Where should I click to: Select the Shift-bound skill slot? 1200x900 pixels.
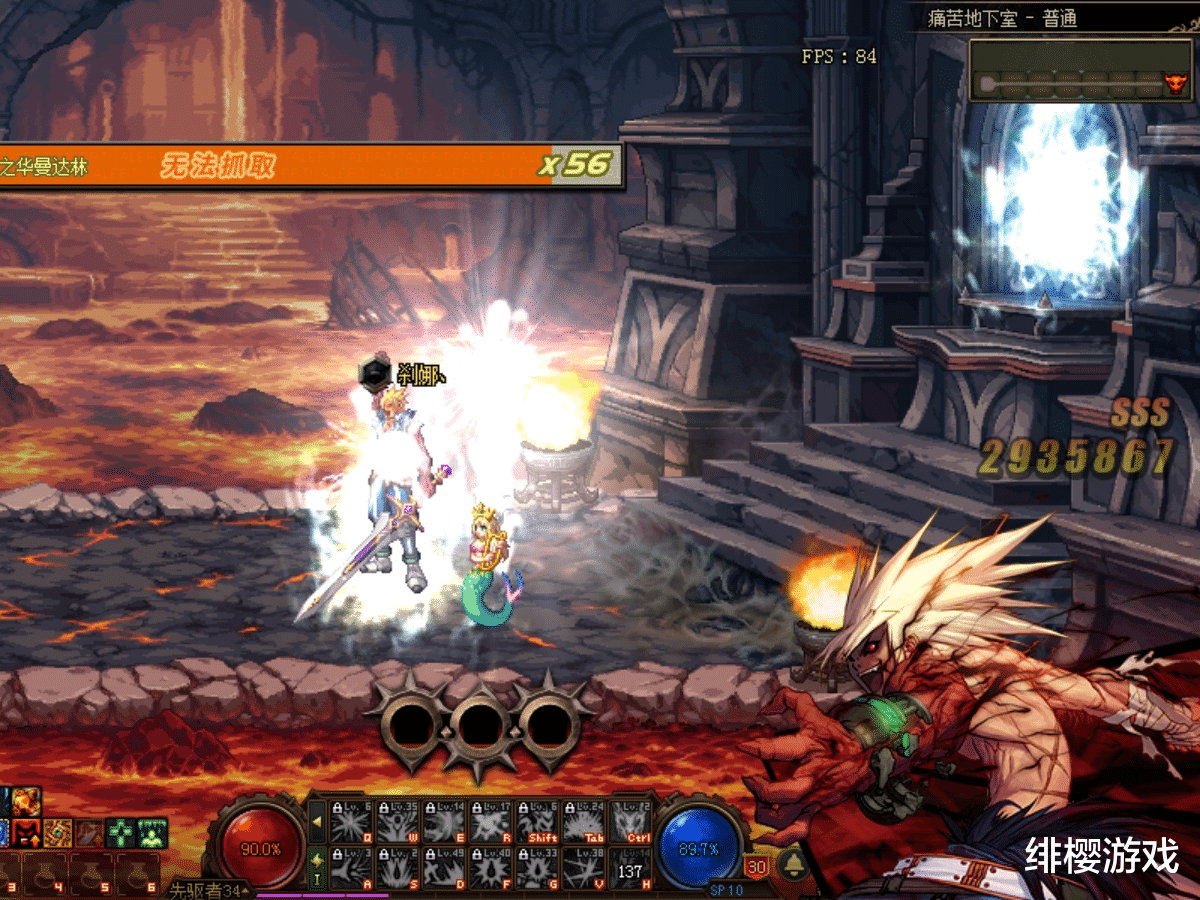(x=539, y=822)
